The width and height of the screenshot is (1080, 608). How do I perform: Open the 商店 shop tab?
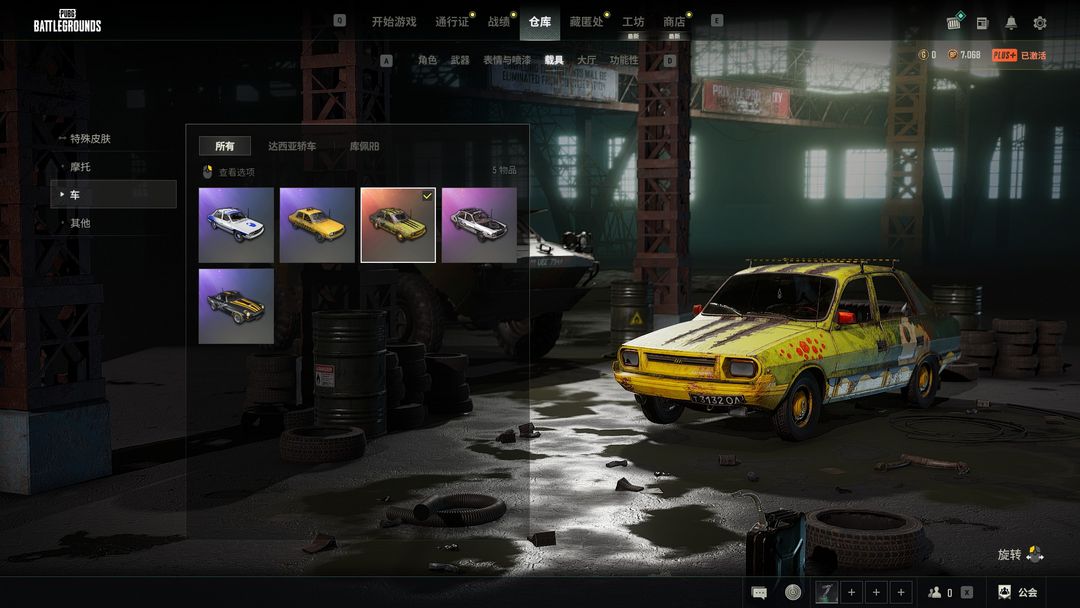point(674,22)
